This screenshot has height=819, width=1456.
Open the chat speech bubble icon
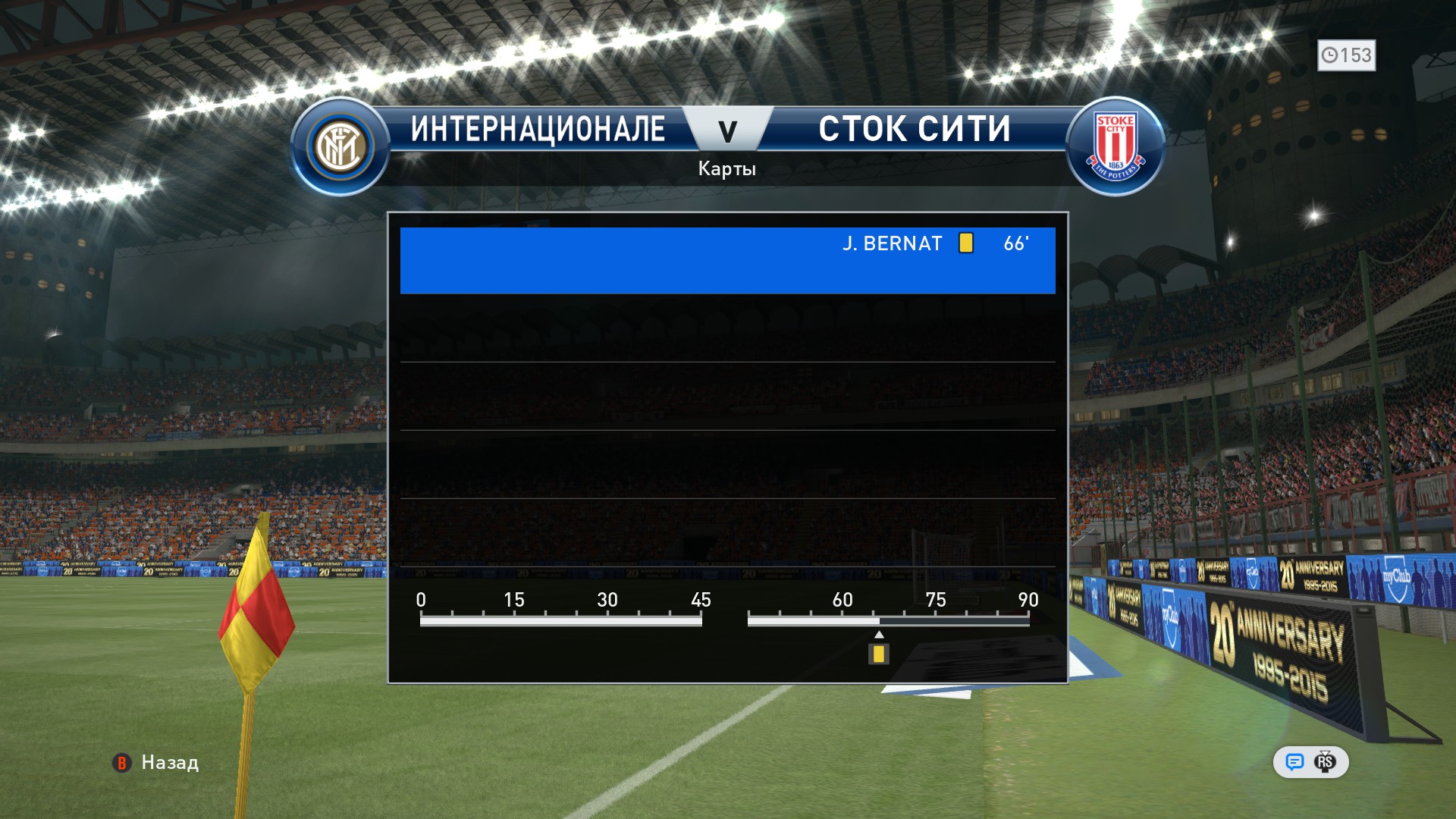[1294, 762]
